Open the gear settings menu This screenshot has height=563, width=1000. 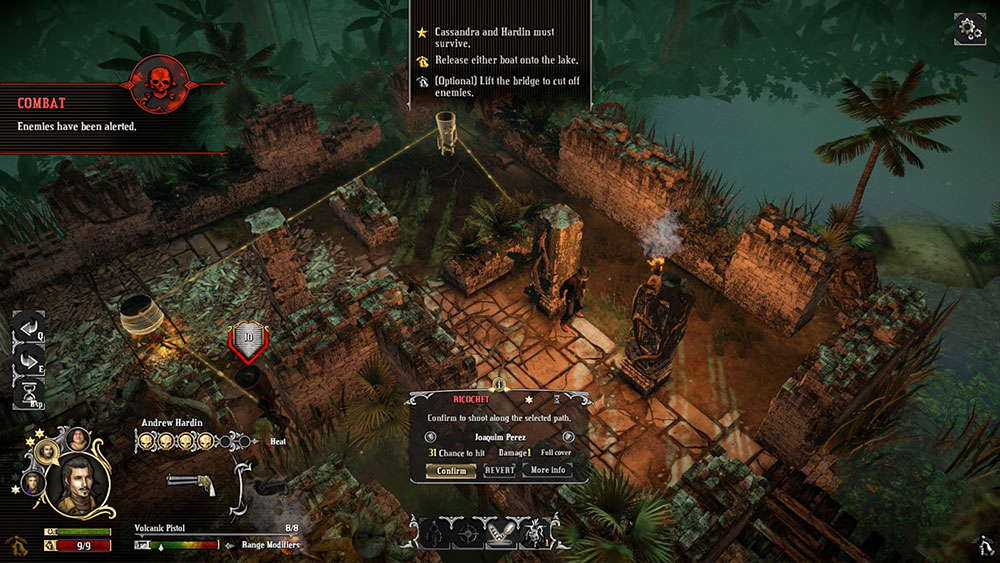[x=969, y=28]
